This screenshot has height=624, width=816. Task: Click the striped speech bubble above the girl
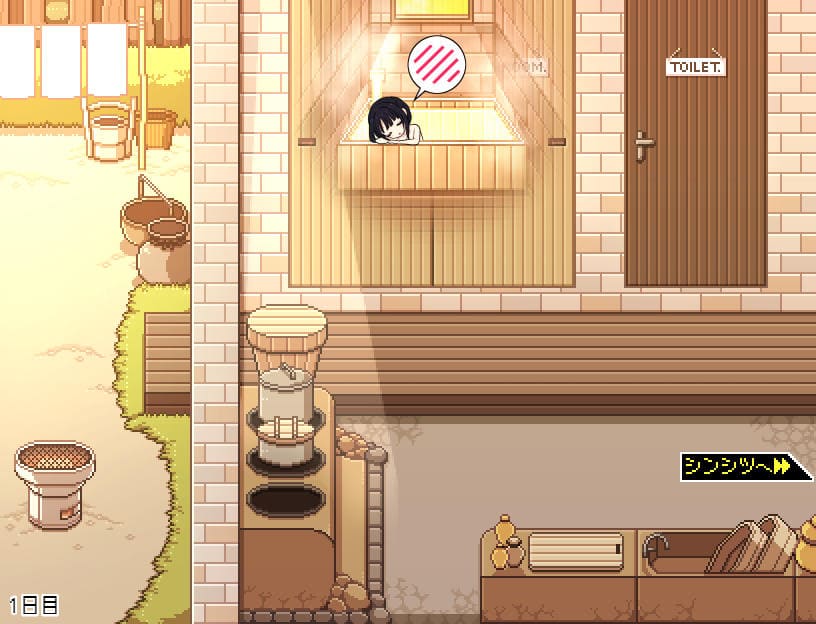click(437, 64)
